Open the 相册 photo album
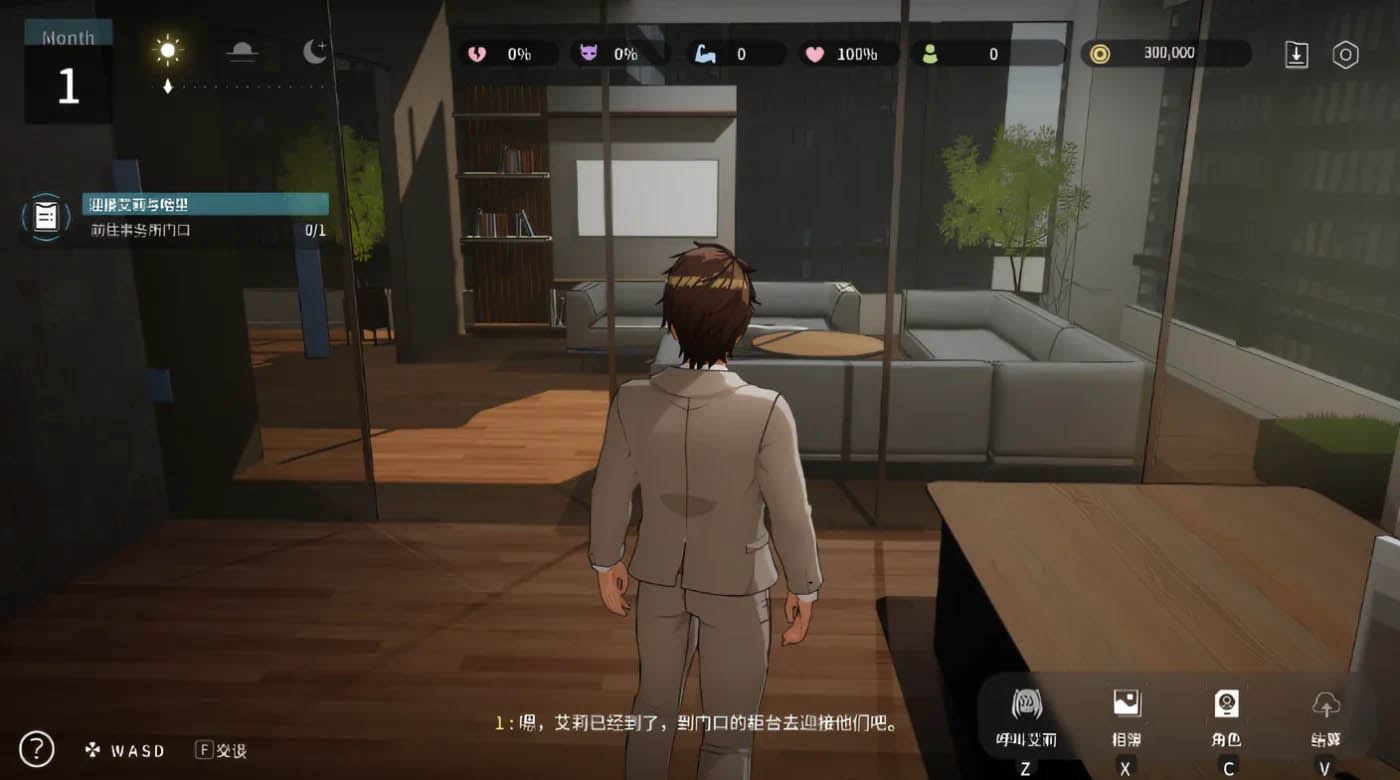This screenshot has height=780, width=1400. point(1126,715)
